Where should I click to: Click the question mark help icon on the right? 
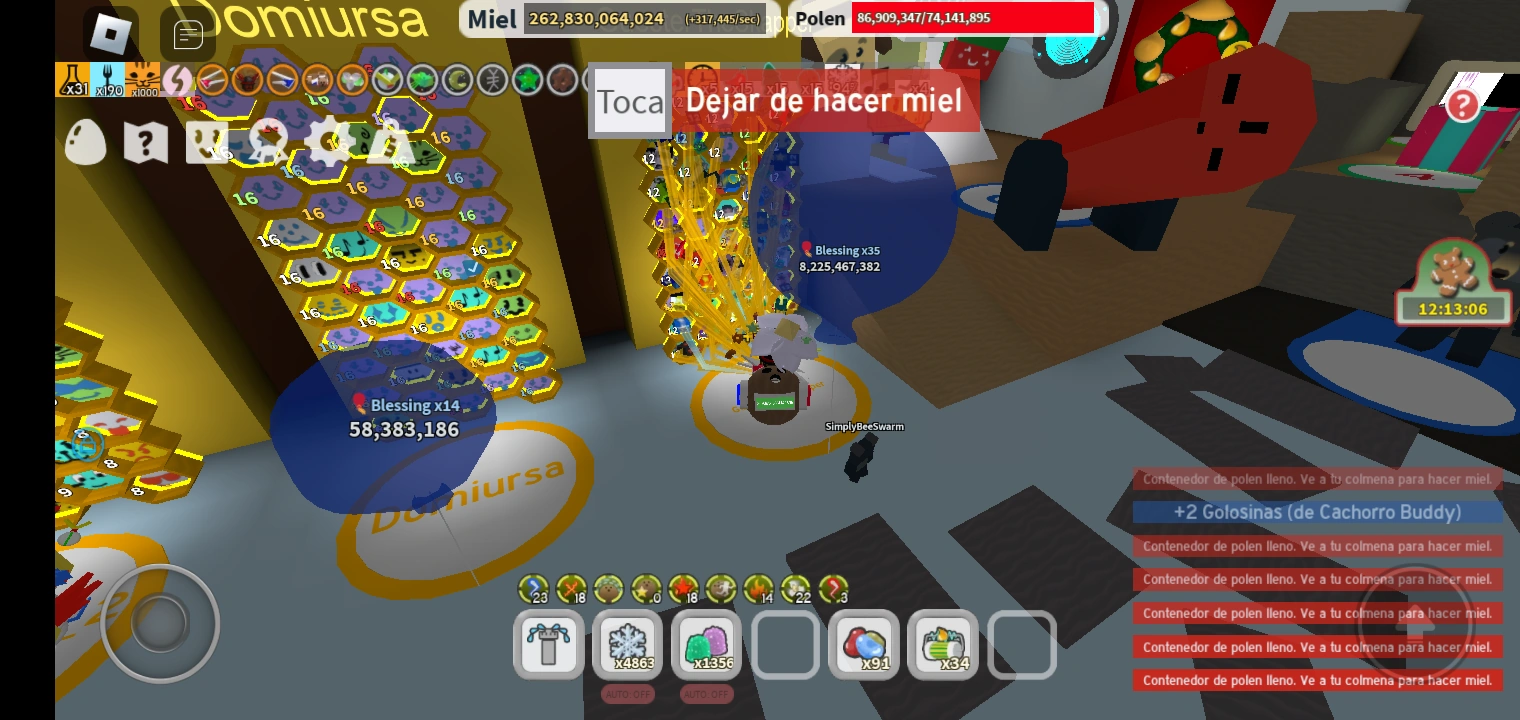click(1463, 106)
